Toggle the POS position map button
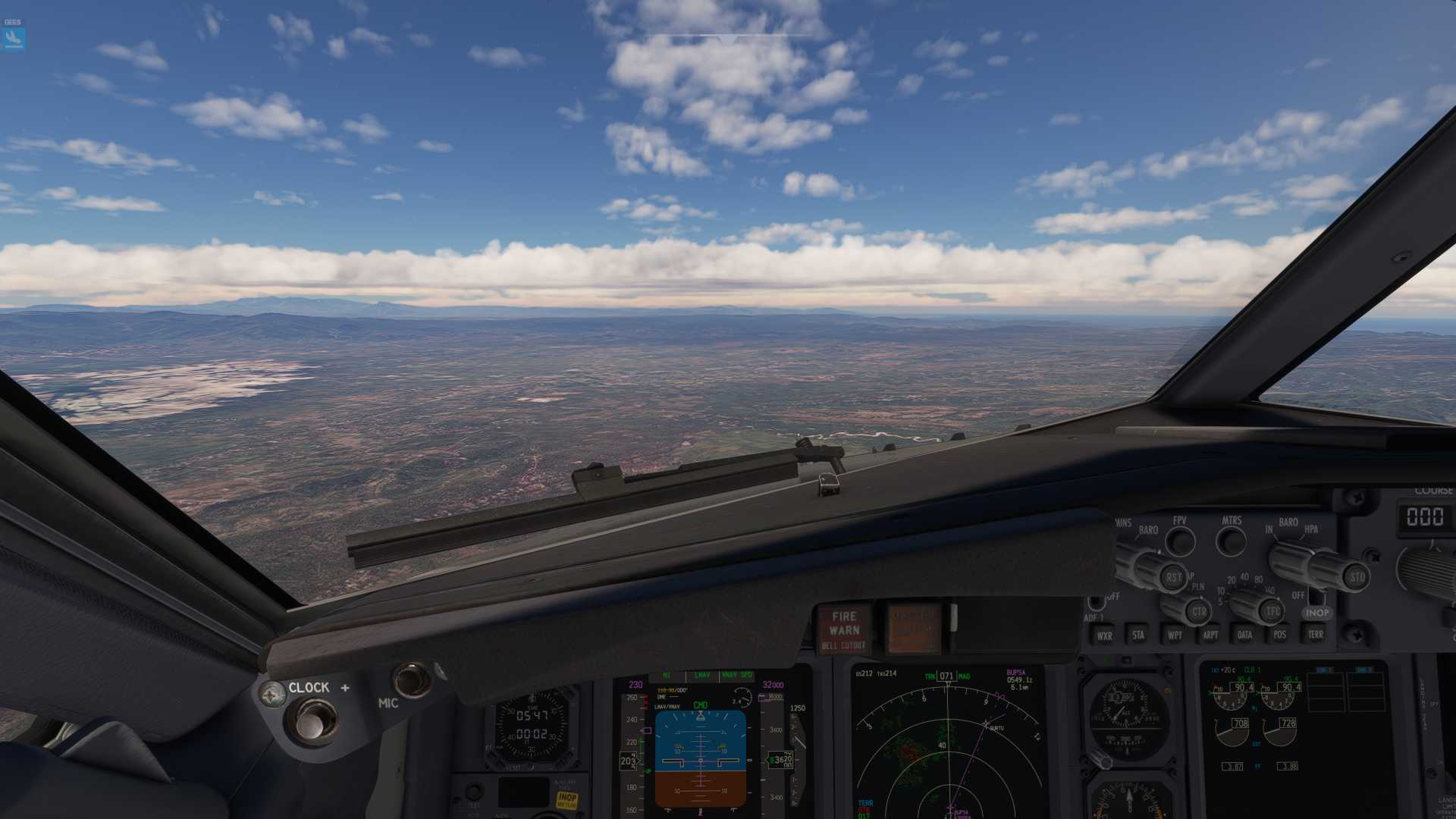The height and width of the screenshot is (819, 1456). point(1279,635)
